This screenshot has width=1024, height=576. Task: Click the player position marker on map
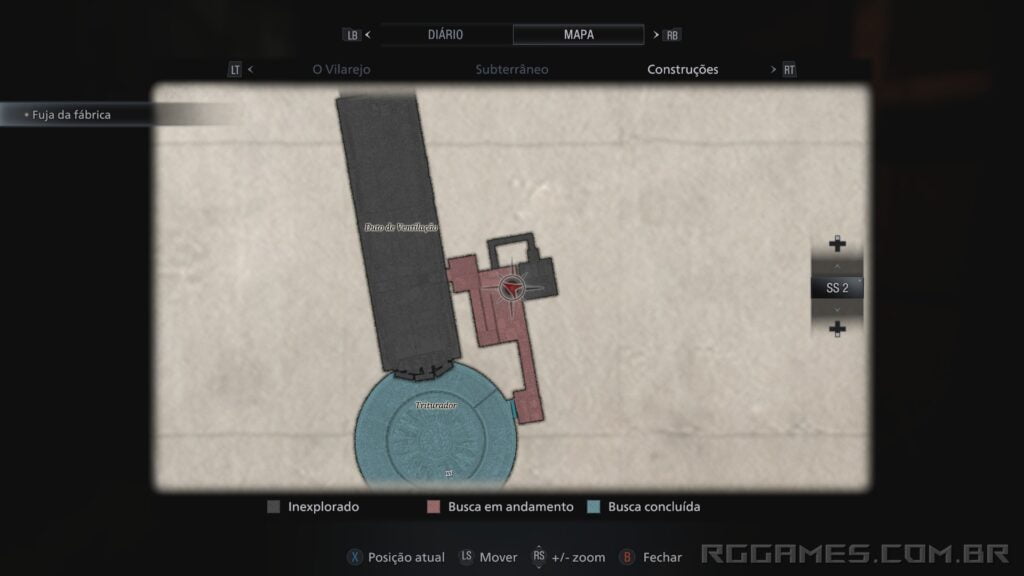(x=511, y=288)
